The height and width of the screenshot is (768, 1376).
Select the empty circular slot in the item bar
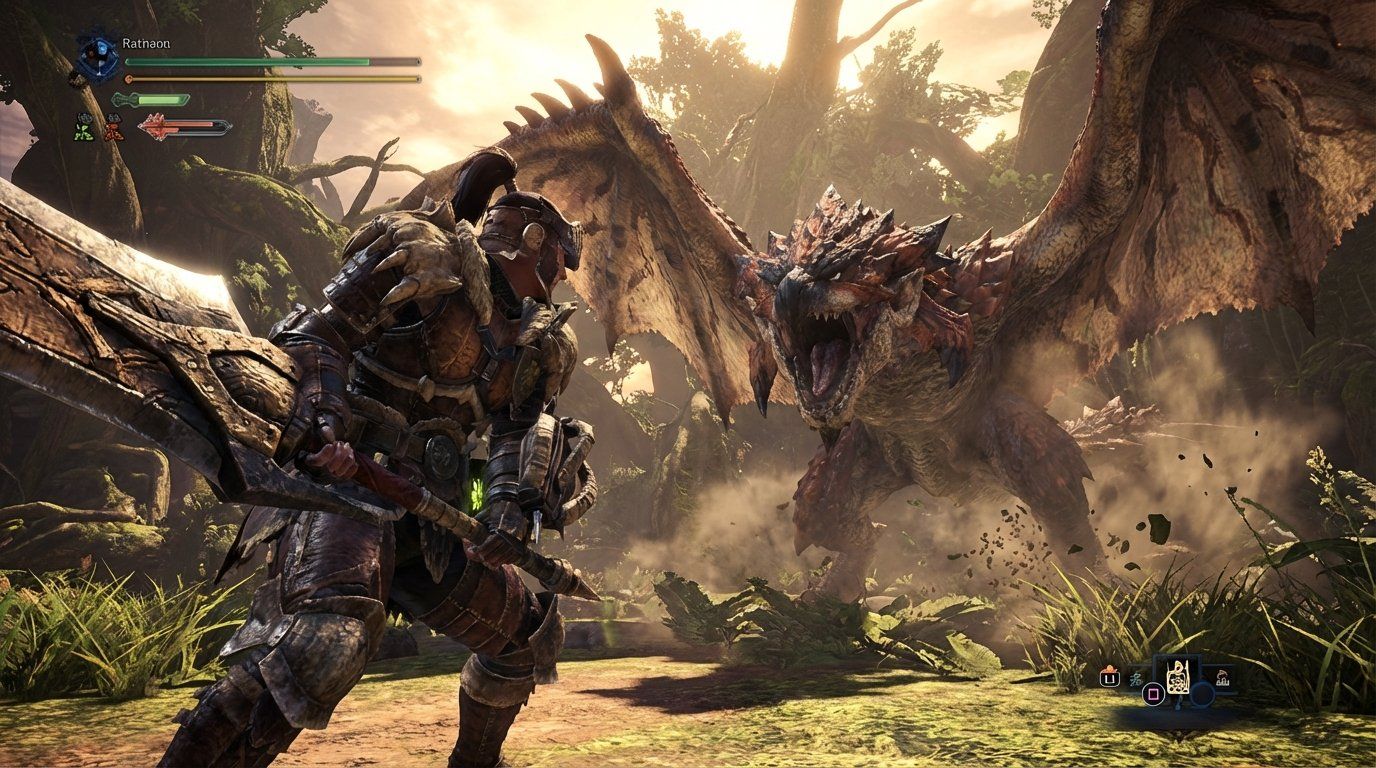click(1202, 695)
